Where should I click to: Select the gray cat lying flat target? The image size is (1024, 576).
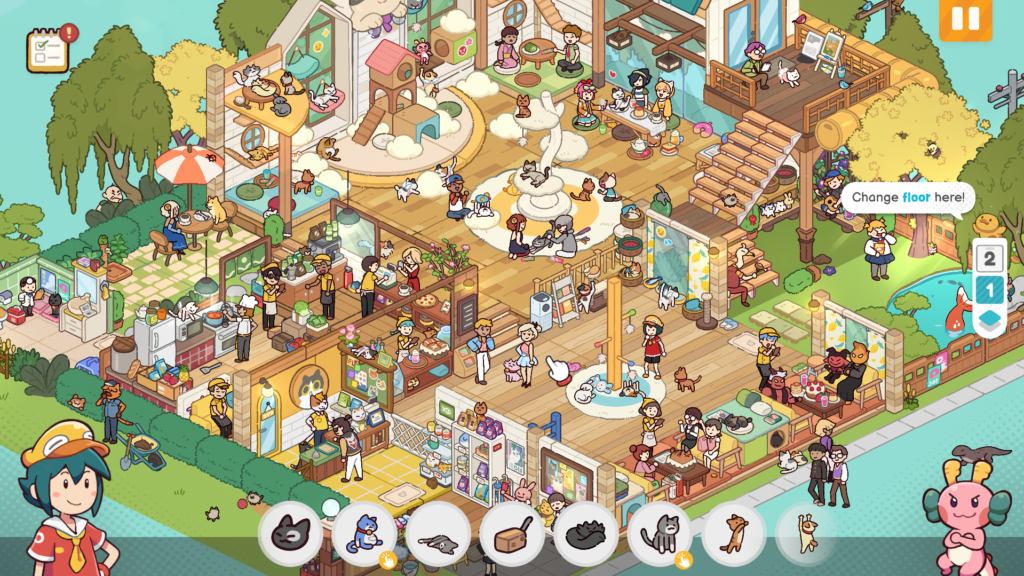438,534
